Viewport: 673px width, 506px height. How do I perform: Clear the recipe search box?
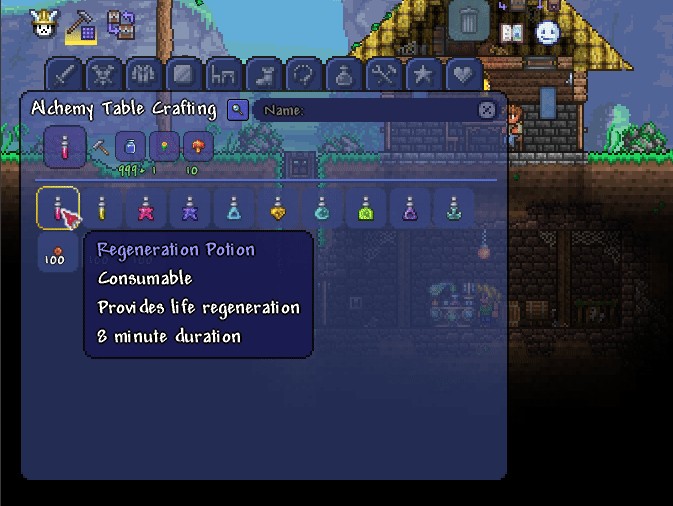[487, 110]
